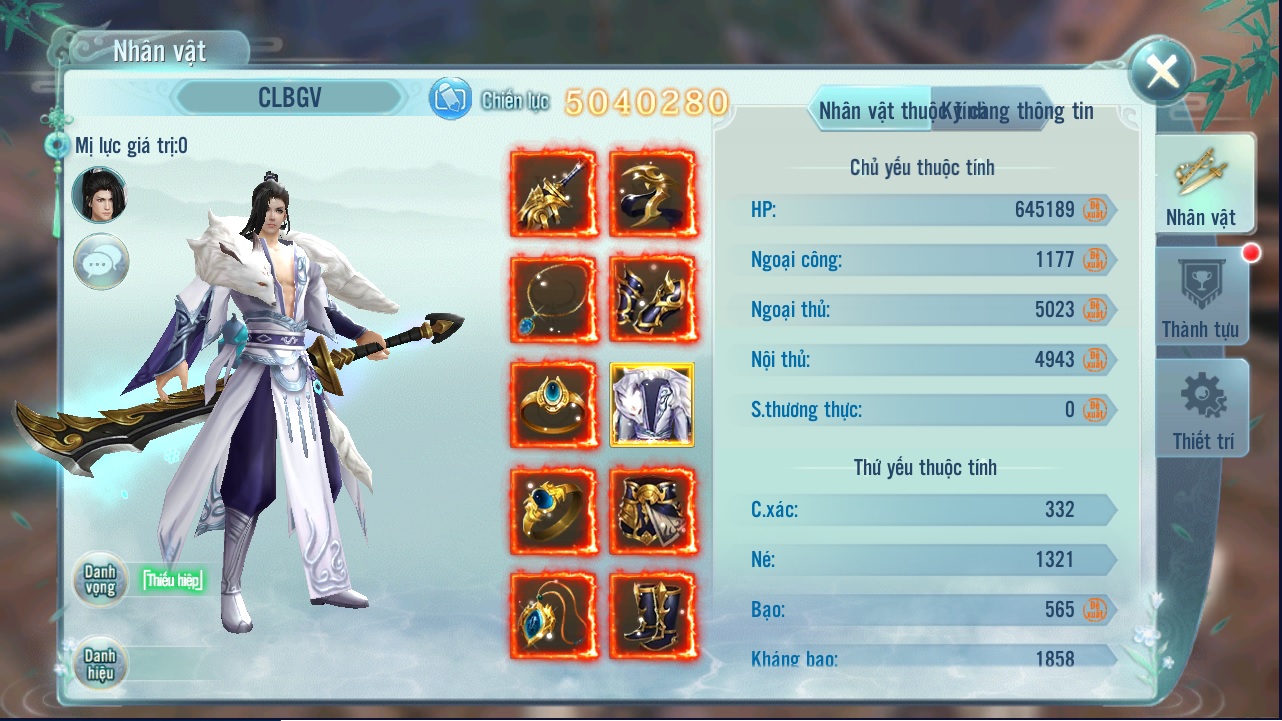This screenshot has height=721, width=1282.
Task: Select the golden sword weapon slot
Action: [553, 194]
